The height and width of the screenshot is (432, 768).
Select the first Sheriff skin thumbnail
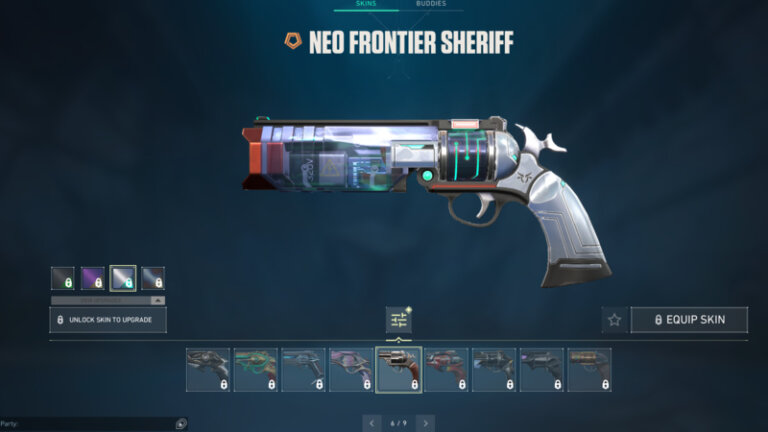tap(208, 369)
